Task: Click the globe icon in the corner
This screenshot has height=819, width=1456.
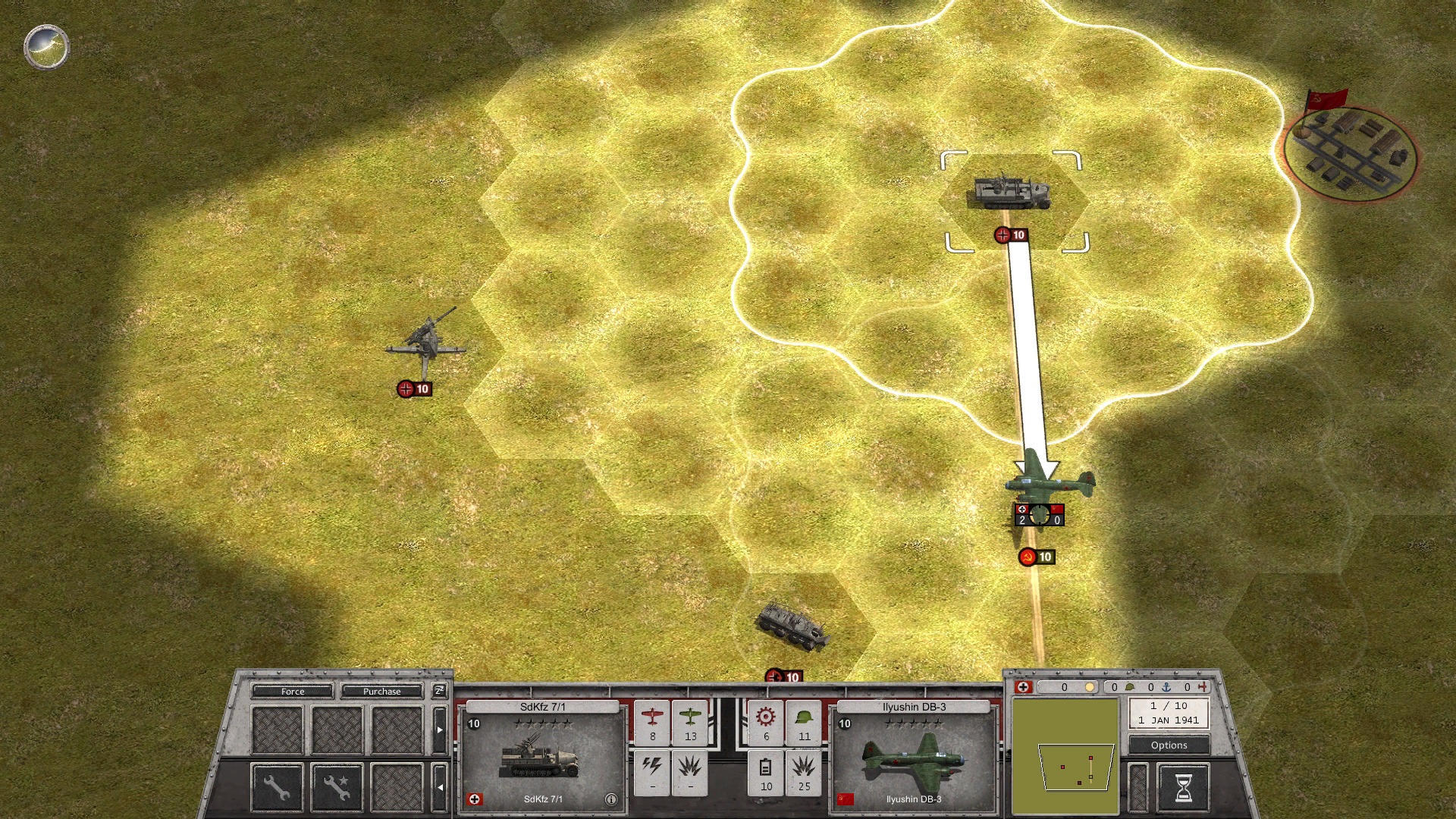Action: pos(46,47)
